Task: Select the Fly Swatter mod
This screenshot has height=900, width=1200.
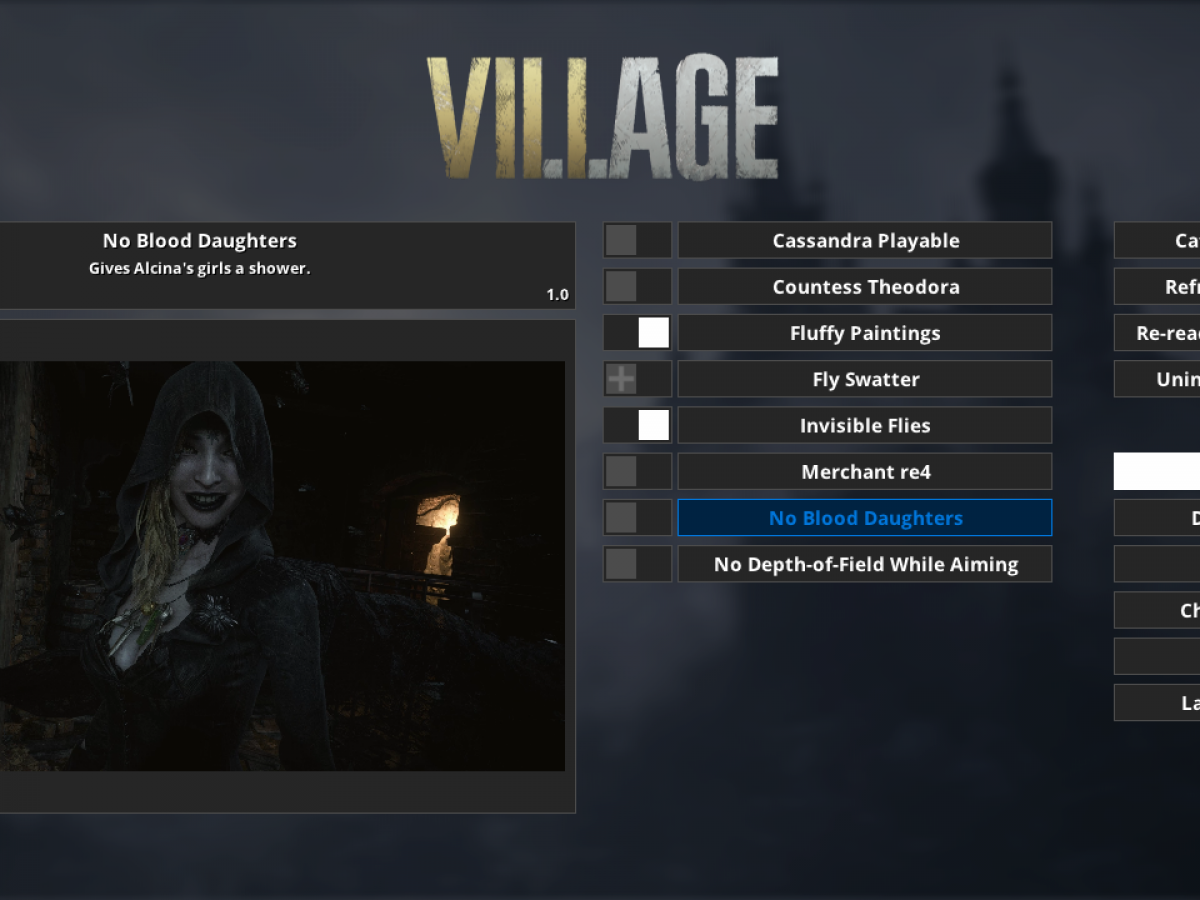Action: [865, 379]
